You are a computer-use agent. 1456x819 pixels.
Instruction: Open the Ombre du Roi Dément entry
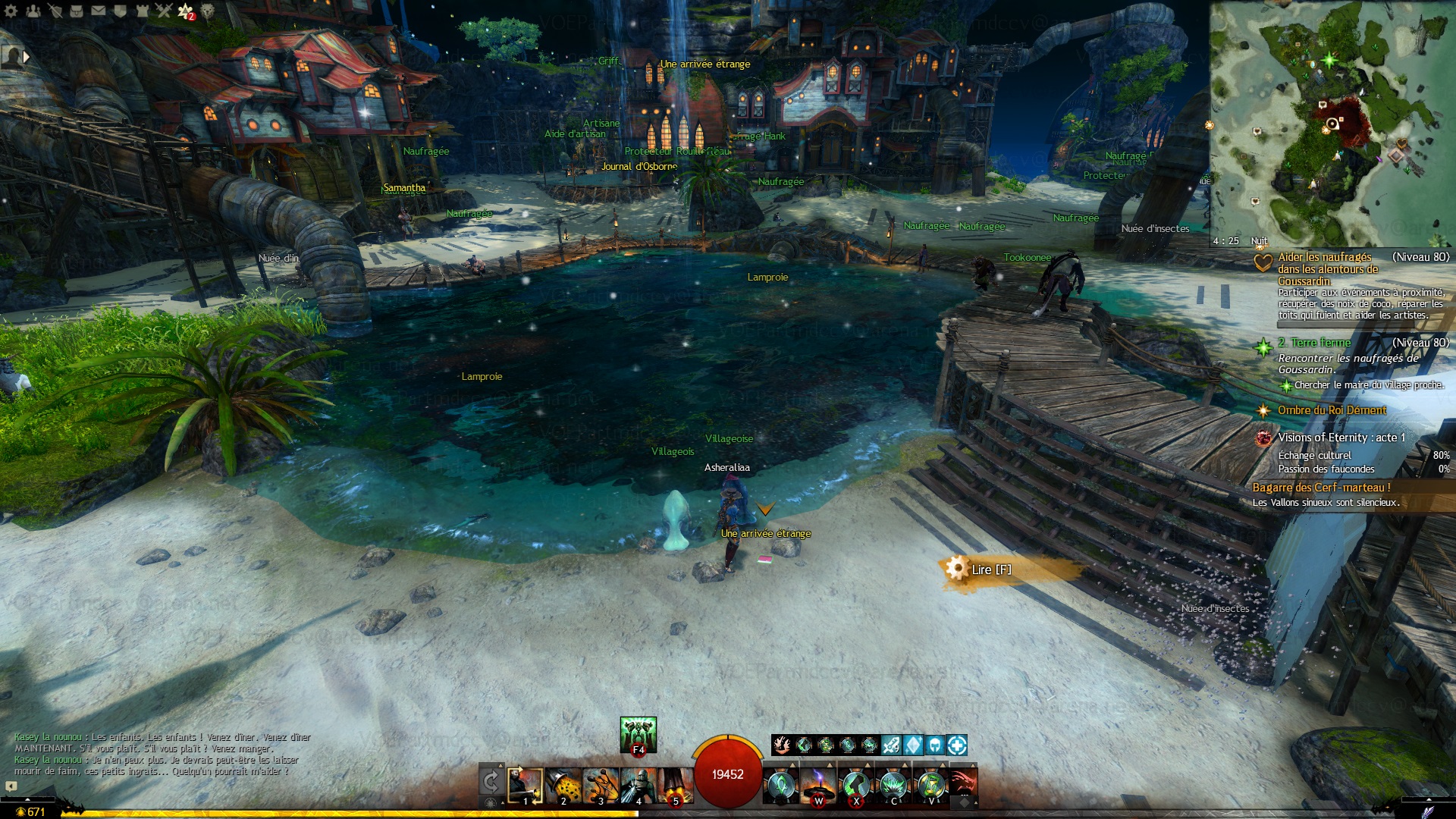[1331, 410]
